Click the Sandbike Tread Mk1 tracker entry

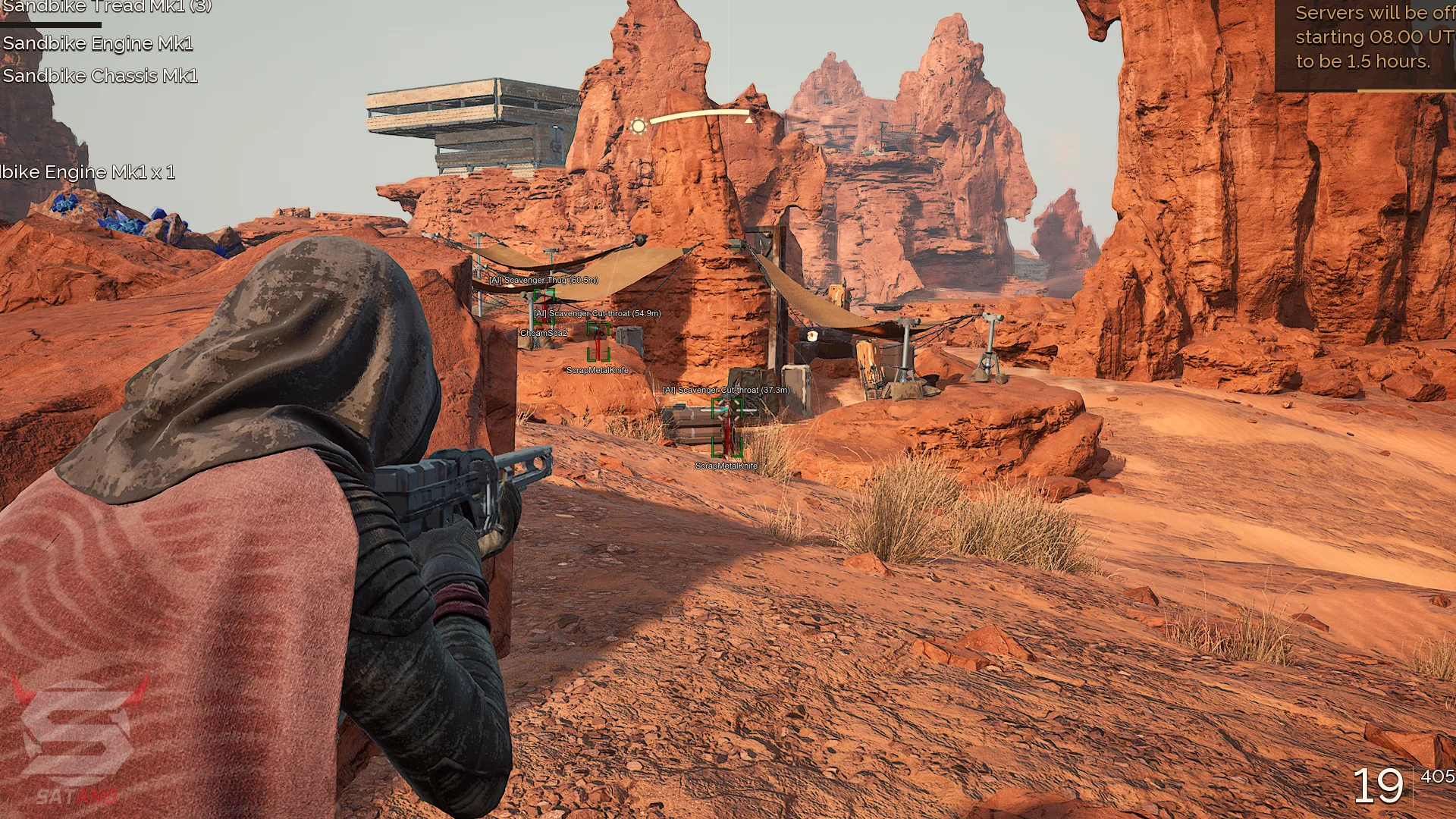[x=106, y=8]
